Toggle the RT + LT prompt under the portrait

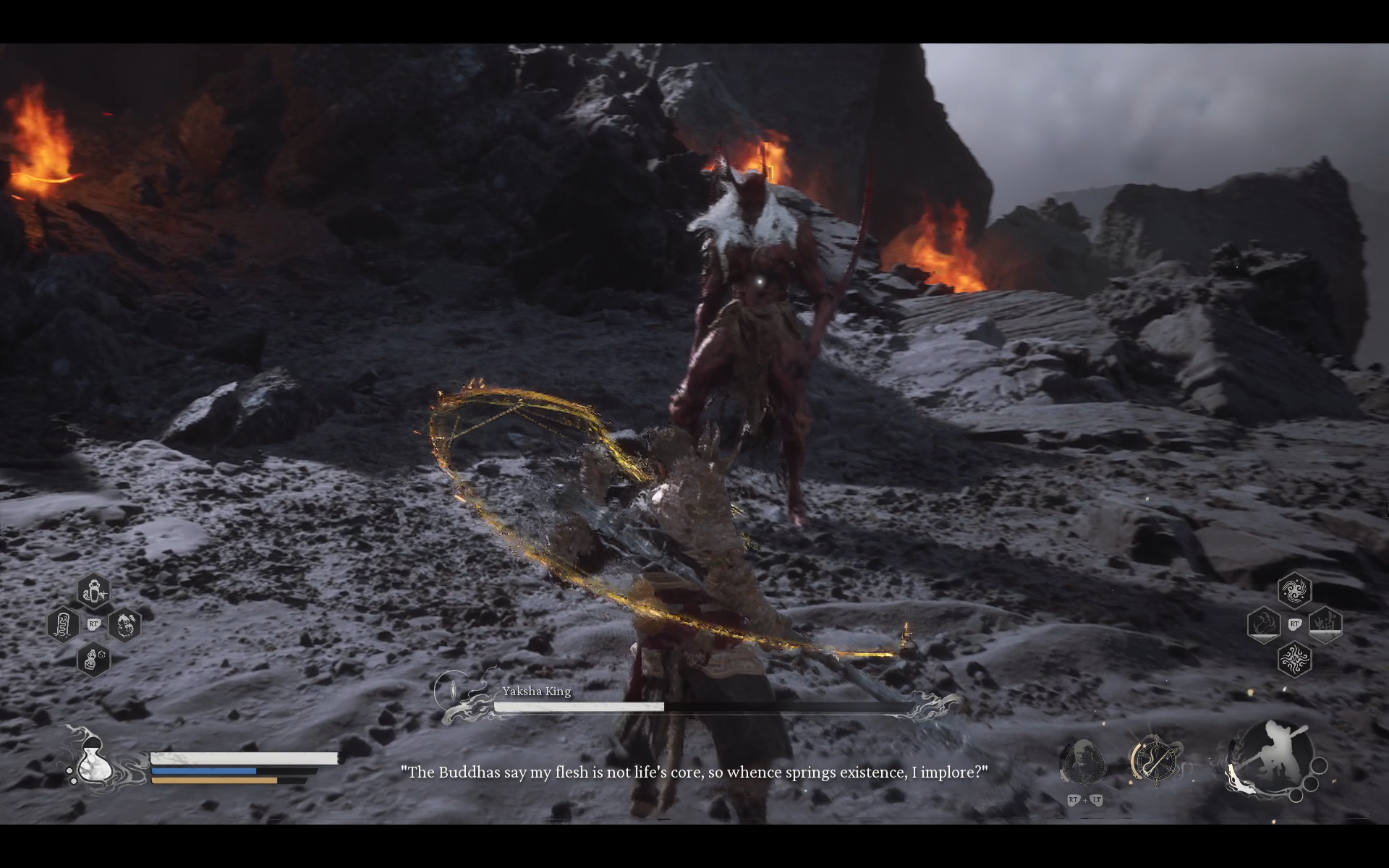pyautogui.click(x=1084, y=799)
